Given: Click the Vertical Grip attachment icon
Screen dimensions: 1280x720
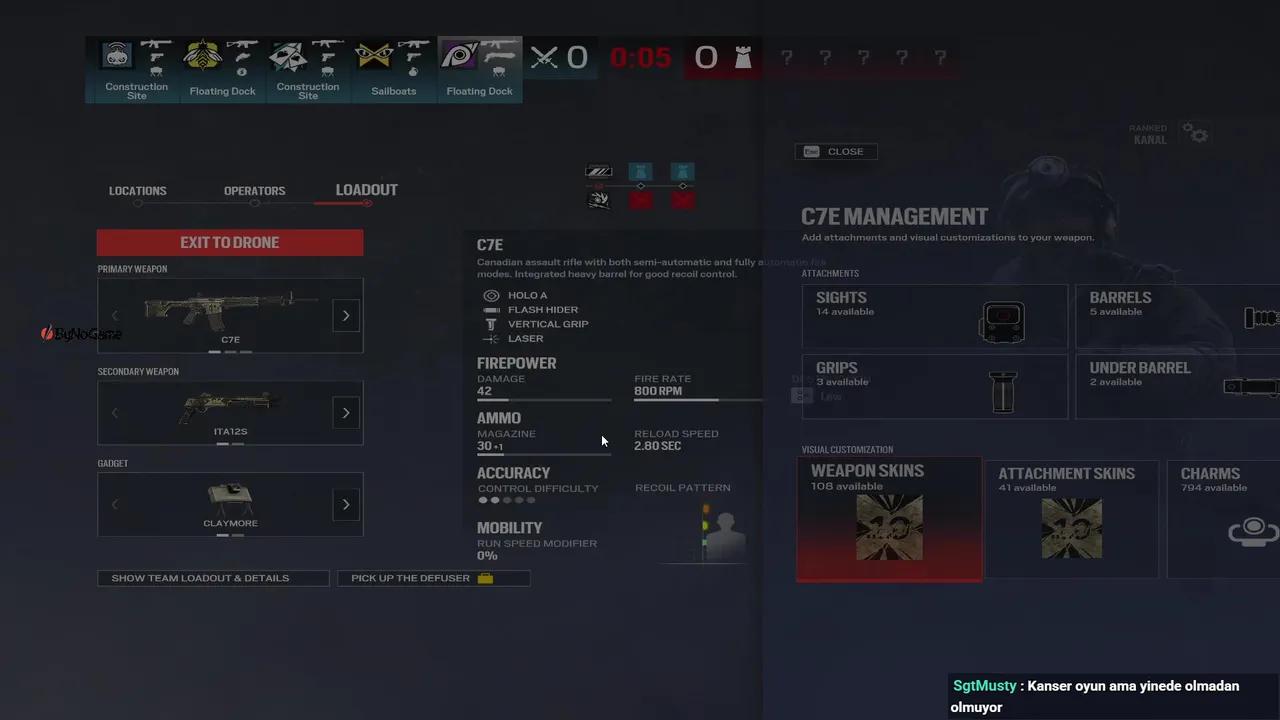Looking at the screenshot, I should [491, 324].
